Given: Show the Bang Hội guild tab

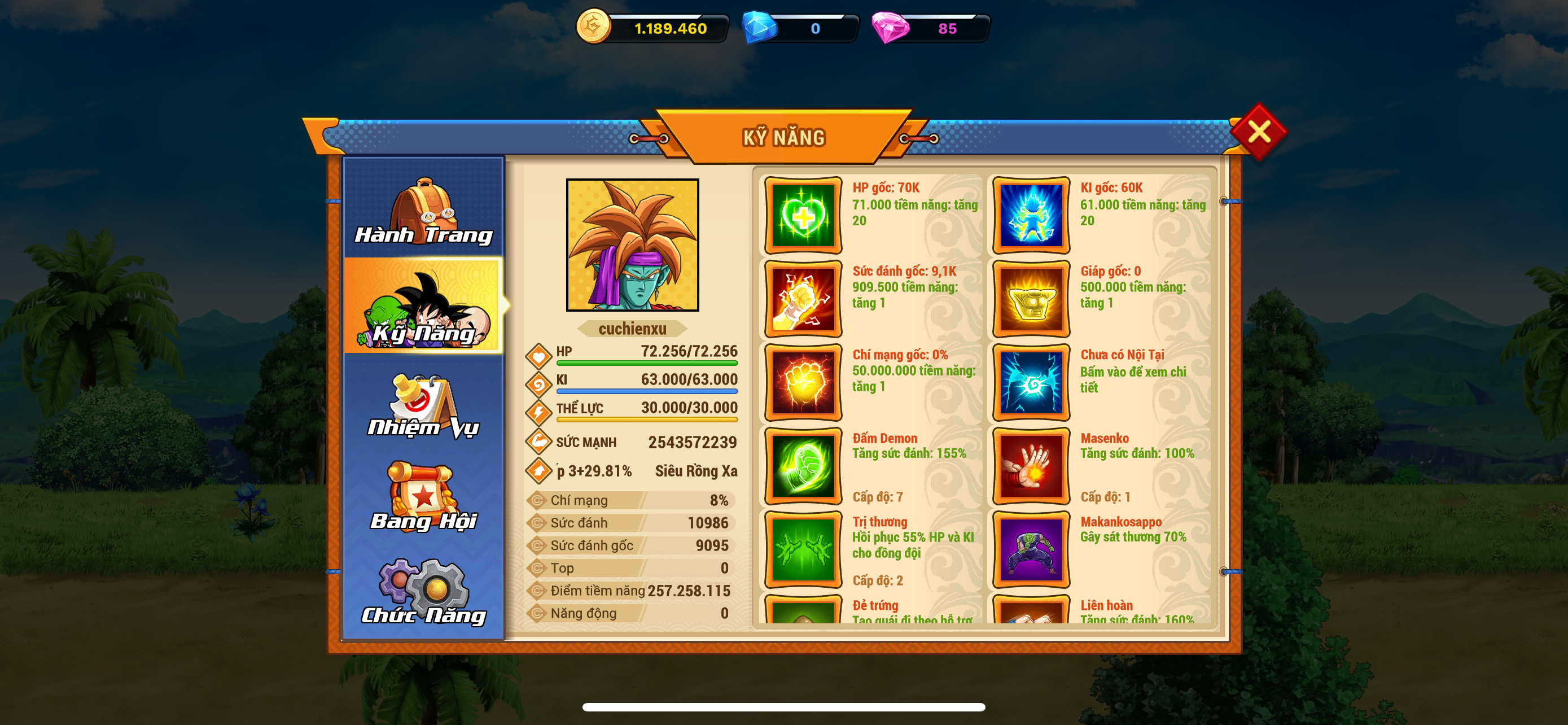Looking at the screenshot, I should pos(424,496).
